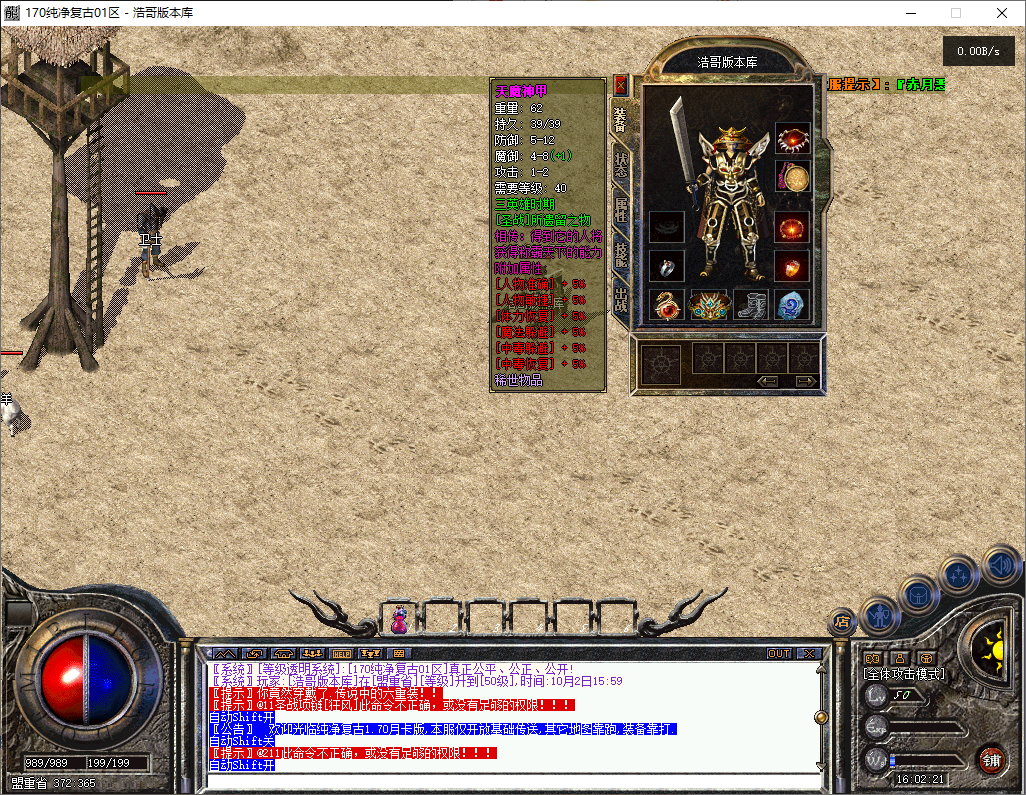Viewport: 1026px width, 795px height.
Task: Use the red potion in the hotbar
Action: tap(399, 619)
